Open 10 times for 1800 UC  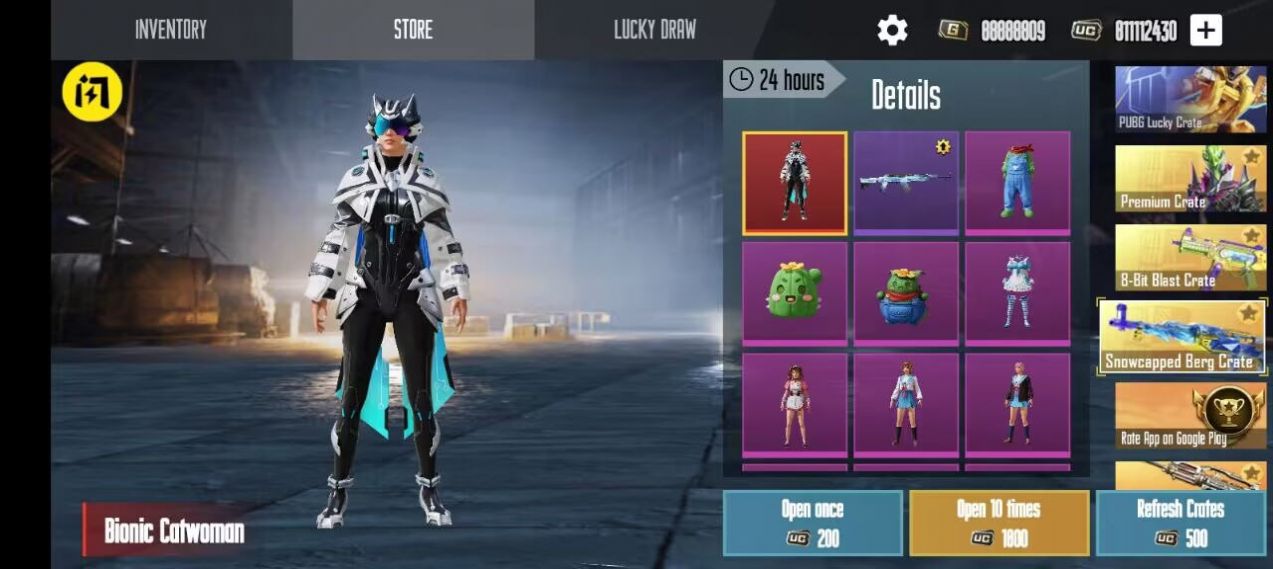point(999,523)
